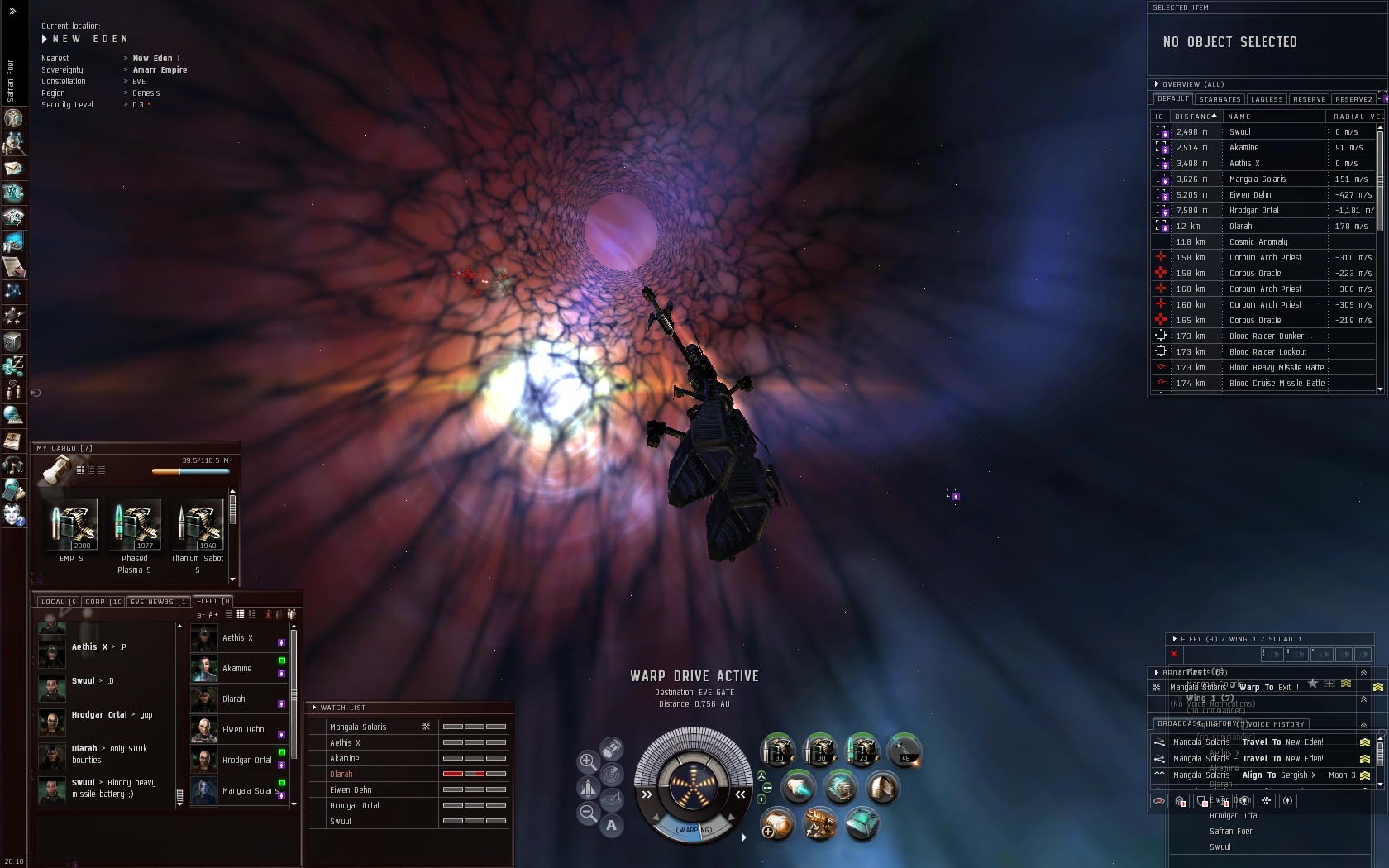Open the Corp chat tab

(103, 602)
